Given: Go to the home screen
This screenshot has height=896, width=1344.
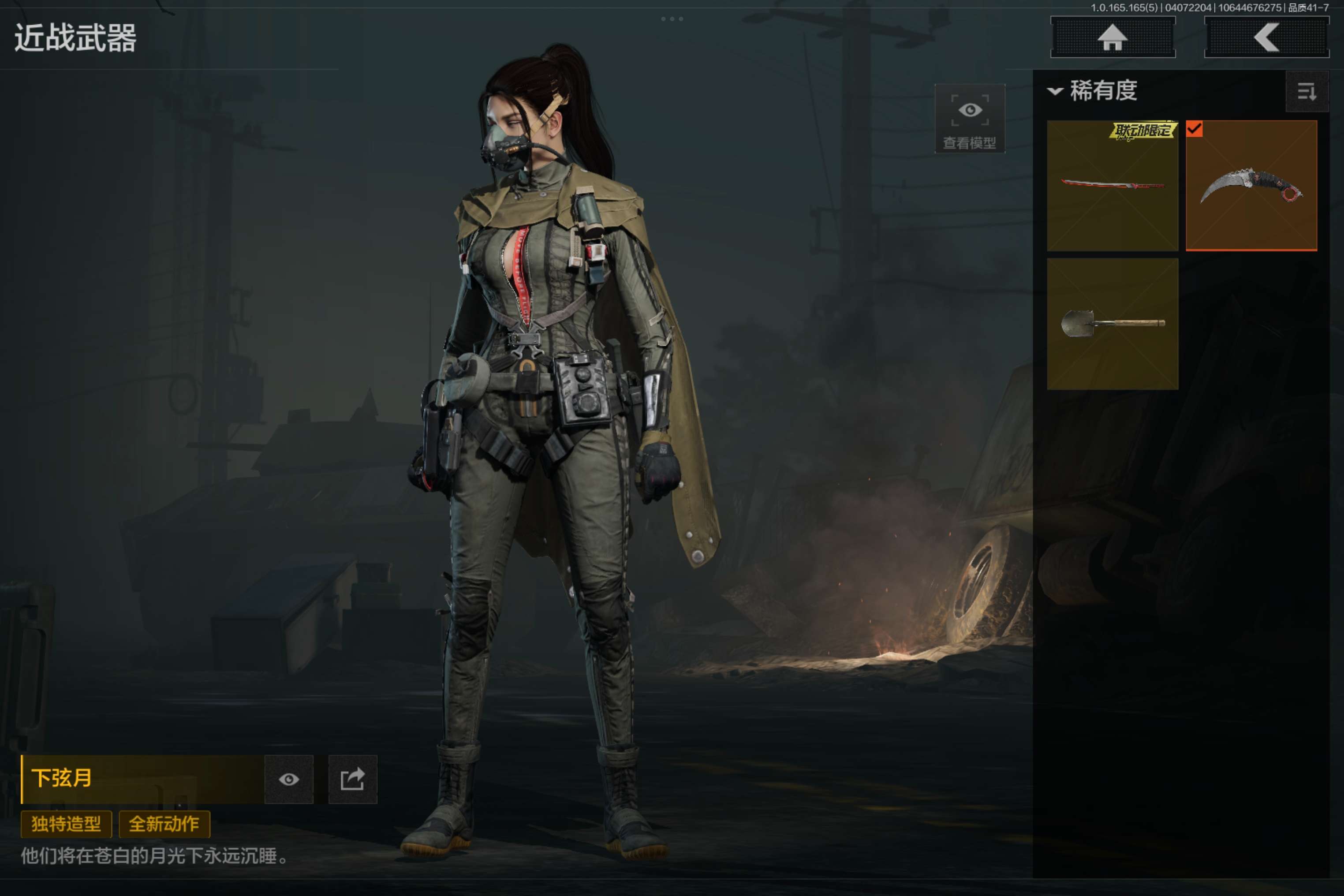Looking at the screenshot, I should tap(1113, 38).
